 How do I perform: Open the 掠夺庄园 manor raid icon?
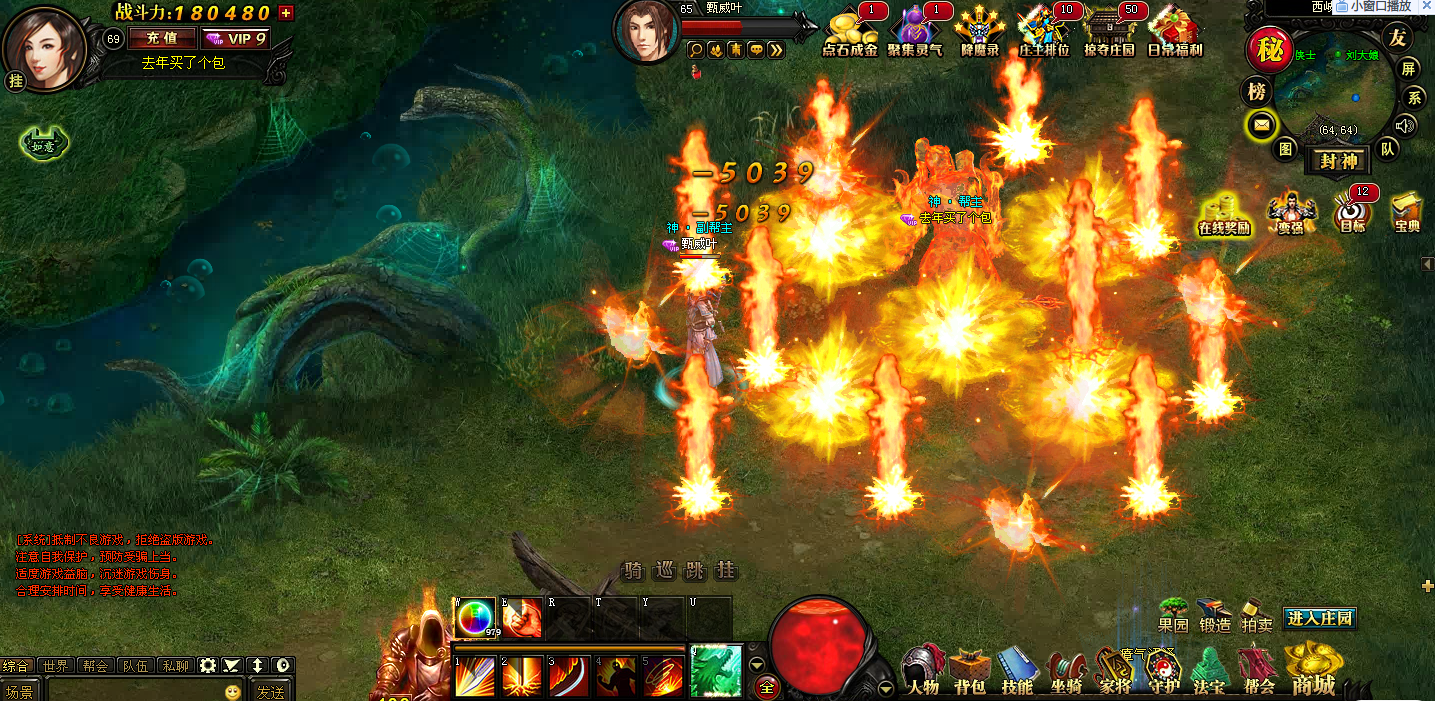[1109, 31]
